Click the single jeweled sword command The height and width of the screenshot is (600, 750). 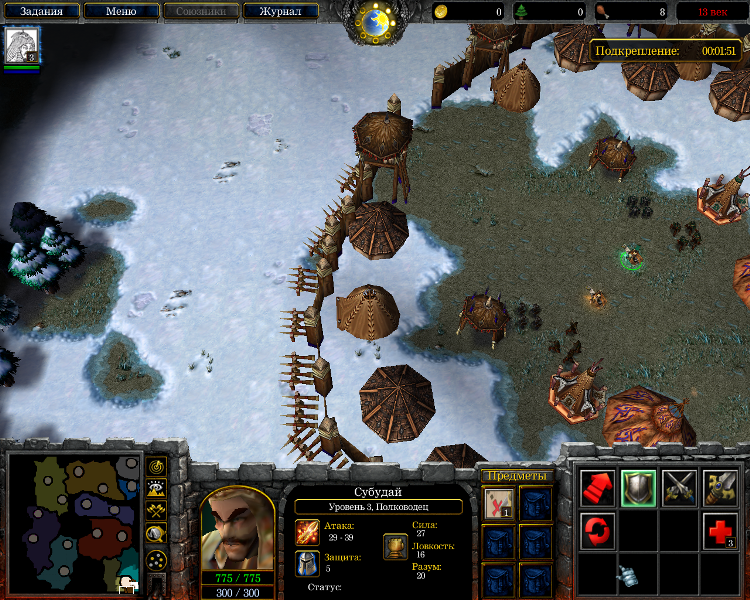pyautogui.click(x=719, y=487)
